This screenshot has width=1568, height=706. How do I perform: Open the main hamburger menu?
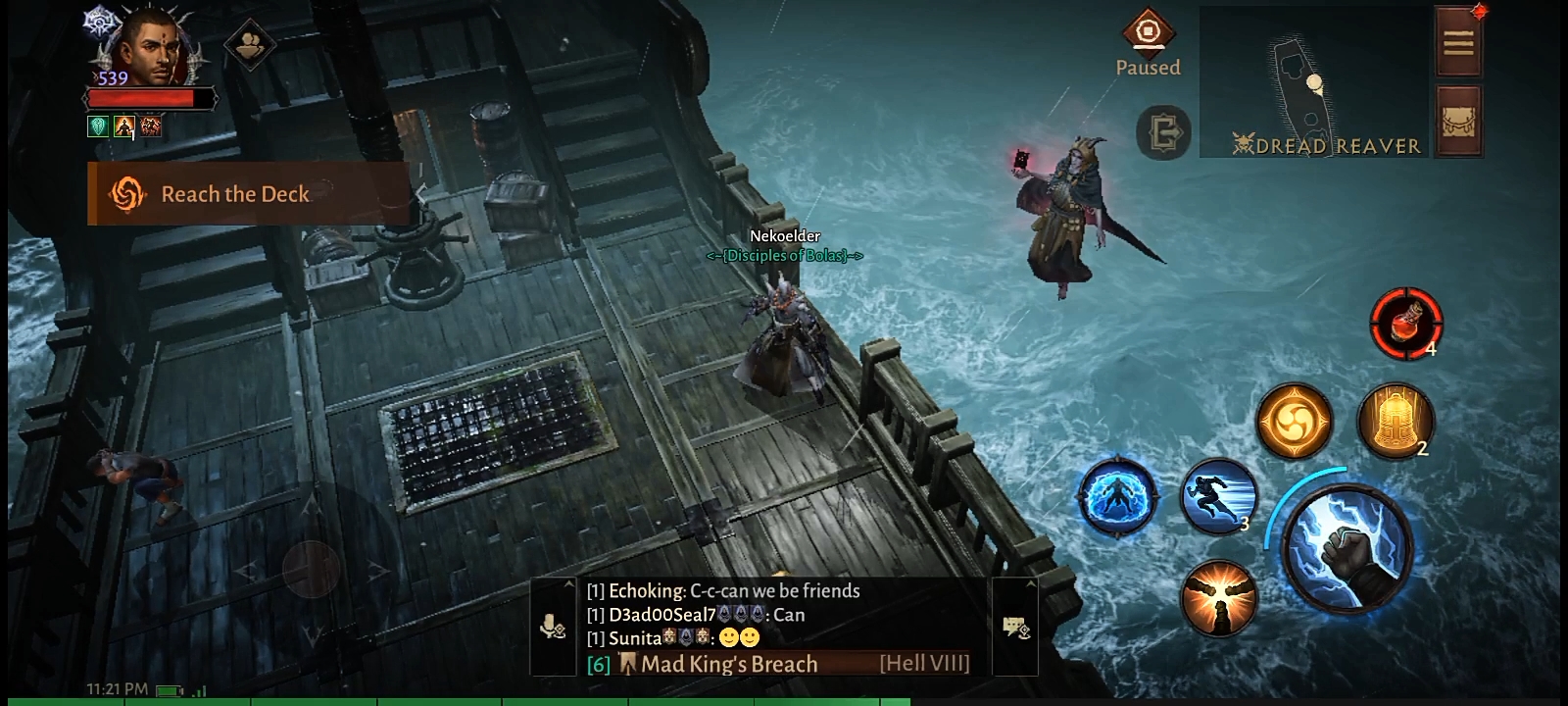point(1458,42)
